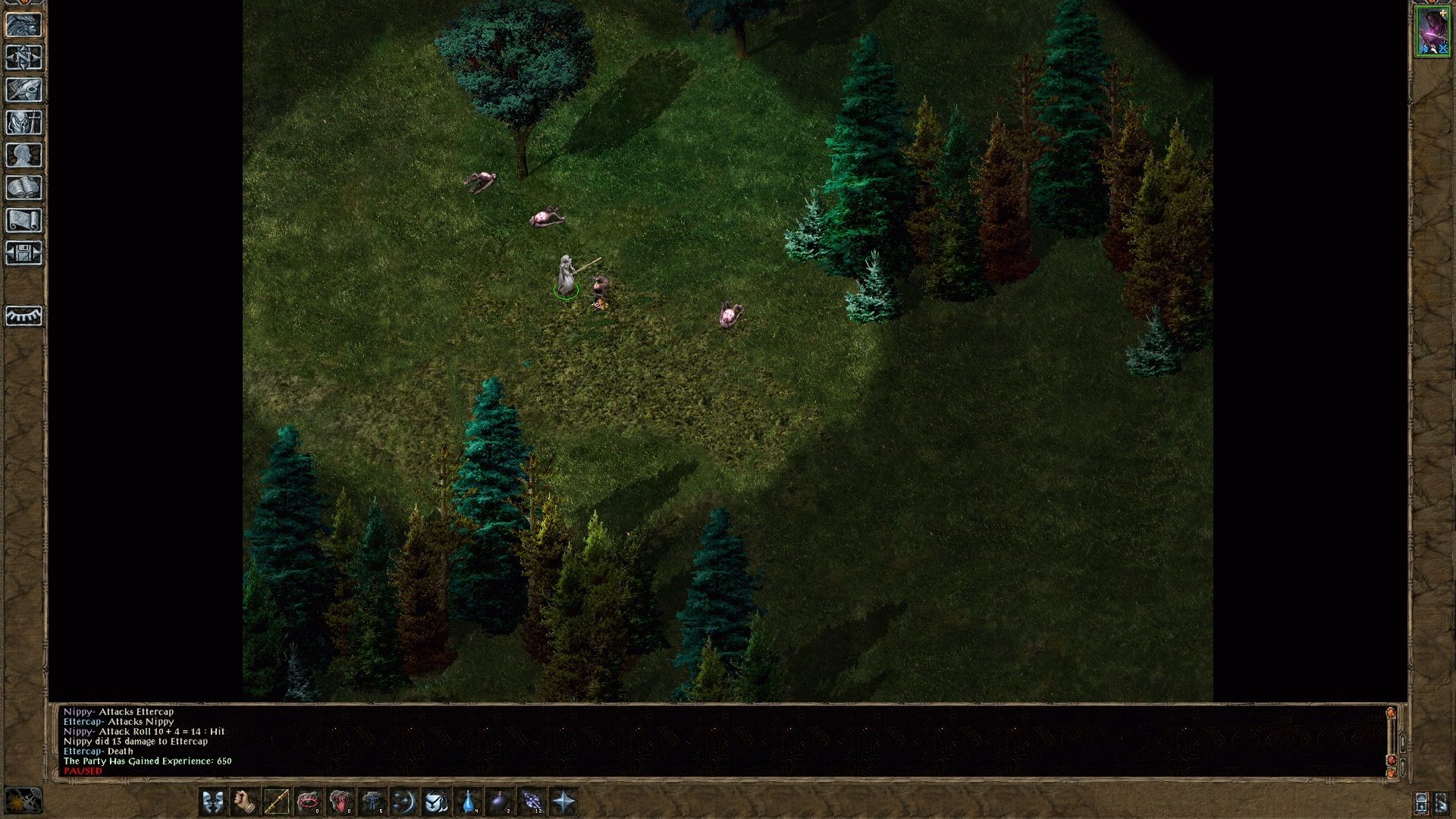Open the inventory screen
Screen dimensions: 1456x819
click(x=24, y=123)
